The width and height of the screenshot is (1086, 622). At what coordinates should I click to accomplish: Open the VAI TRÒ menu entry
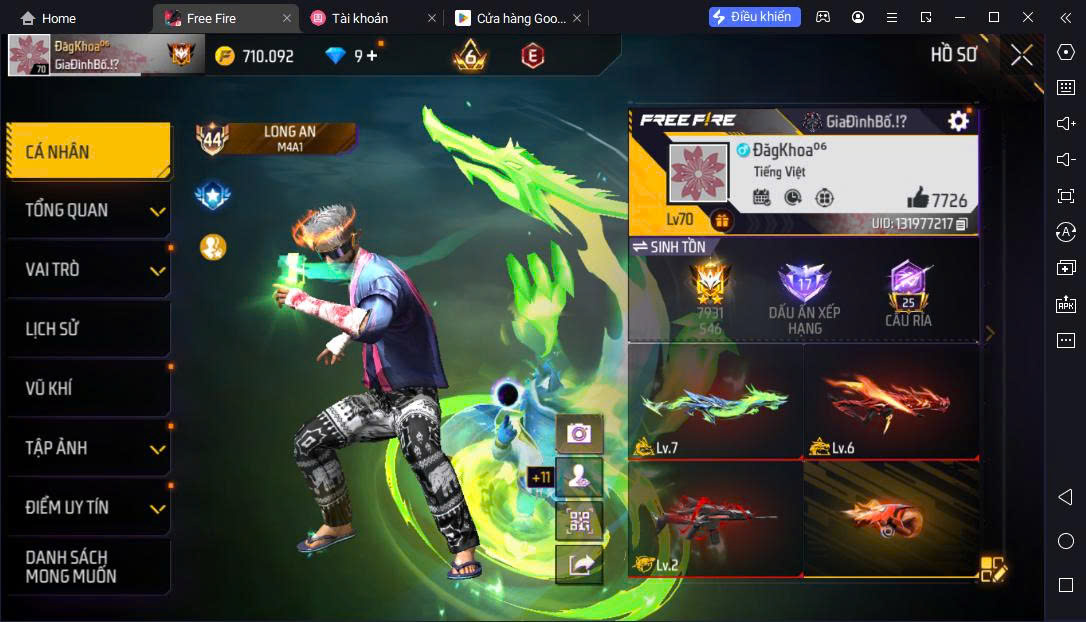pos(88,270)
